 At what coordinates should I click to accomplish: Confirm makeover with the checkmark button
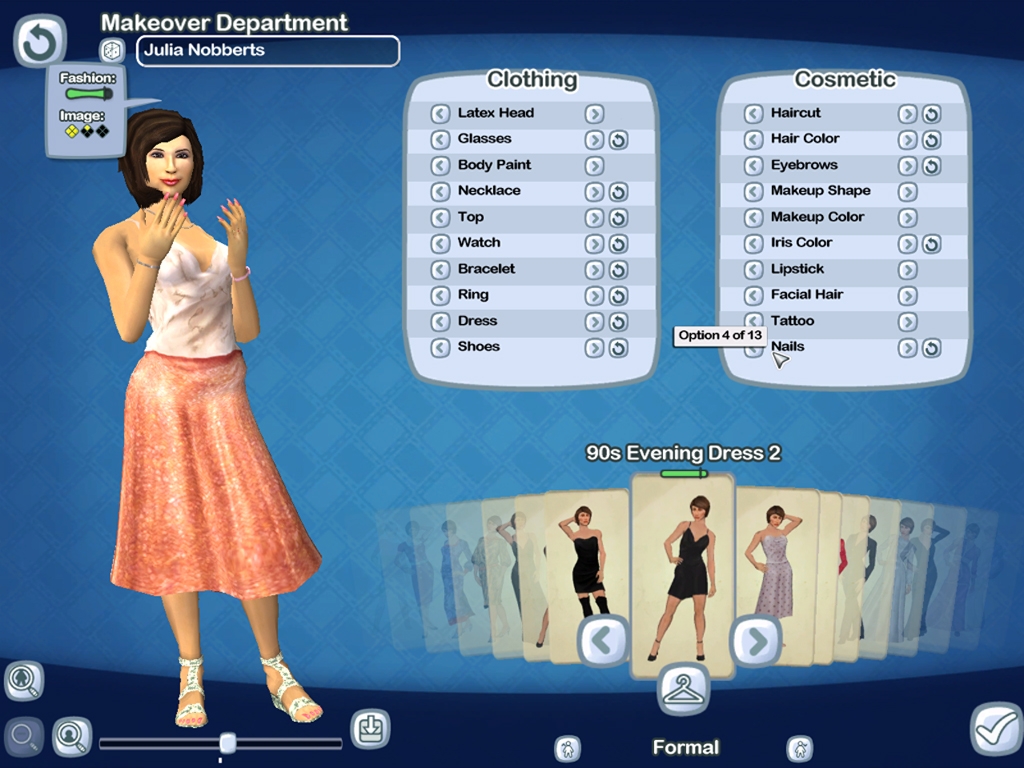(x=996, y=729)
